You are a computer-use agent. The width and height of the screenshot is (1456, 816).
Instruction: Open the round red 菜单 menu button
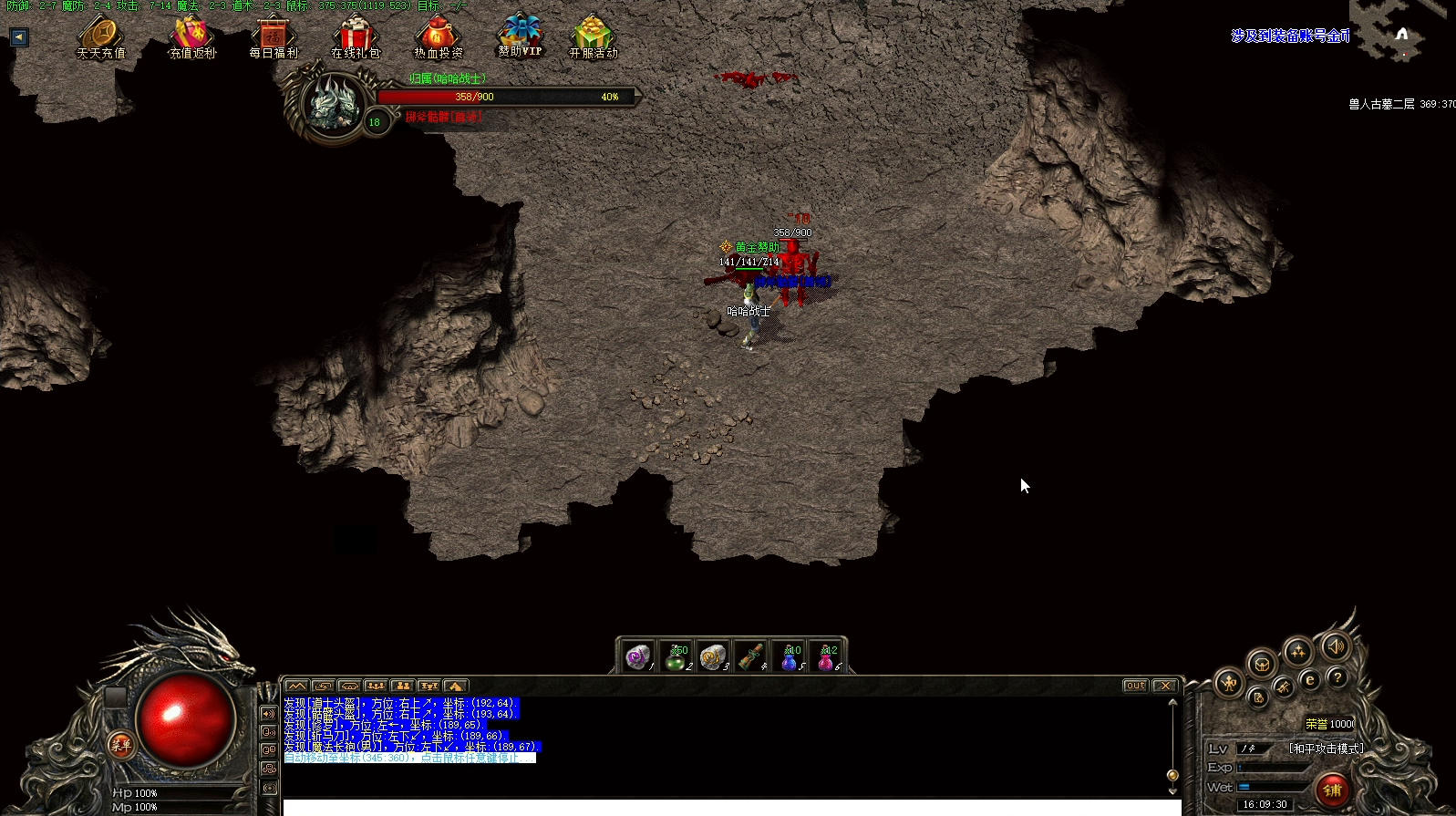(120, 744)
